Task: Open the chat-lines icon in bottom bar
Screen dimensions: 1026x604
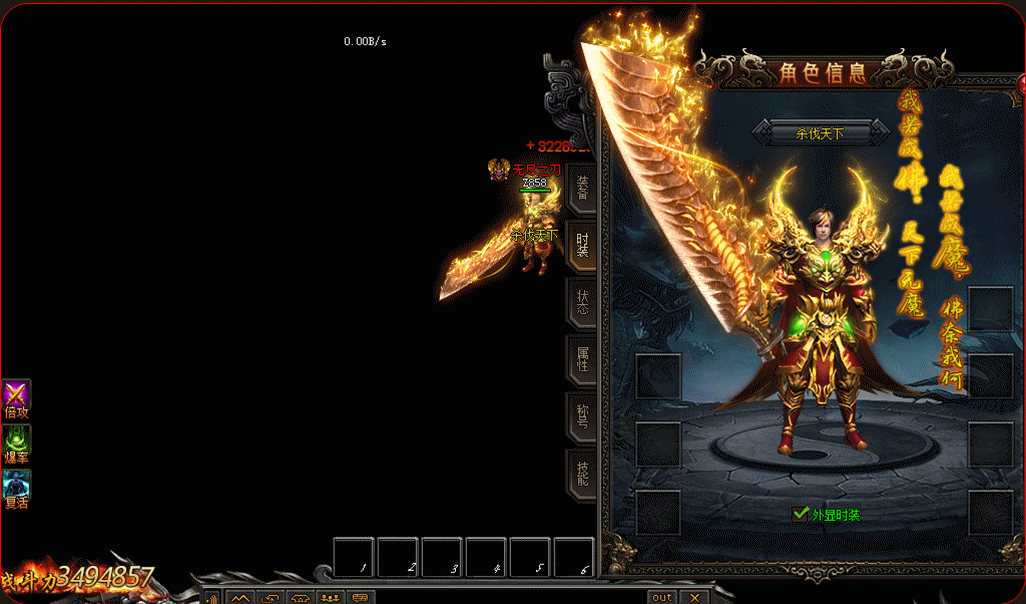Action: (360, 598)
